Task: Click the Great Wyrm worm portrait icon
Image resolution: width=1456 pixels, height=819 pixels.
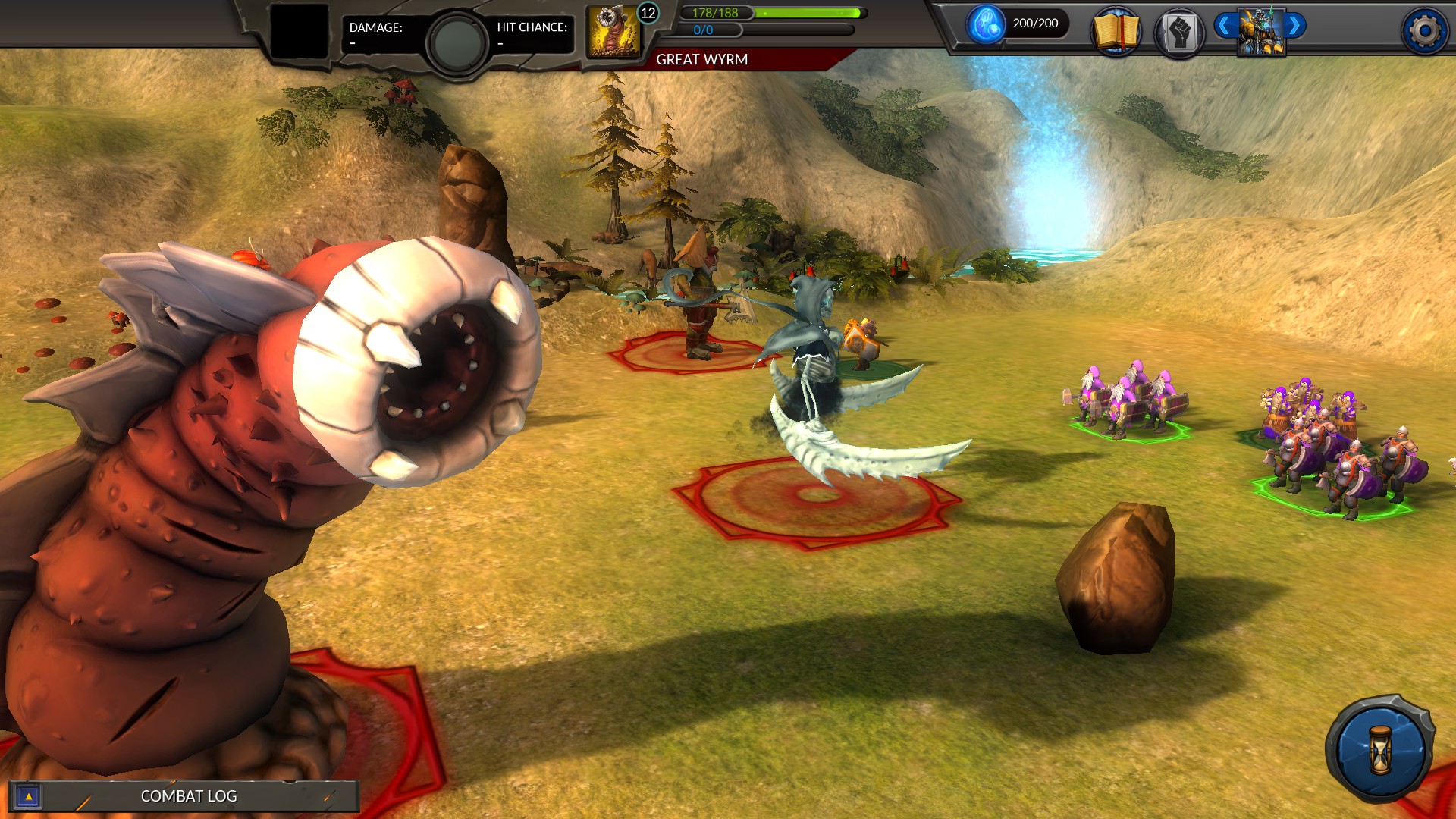Action: pos(612,30)
